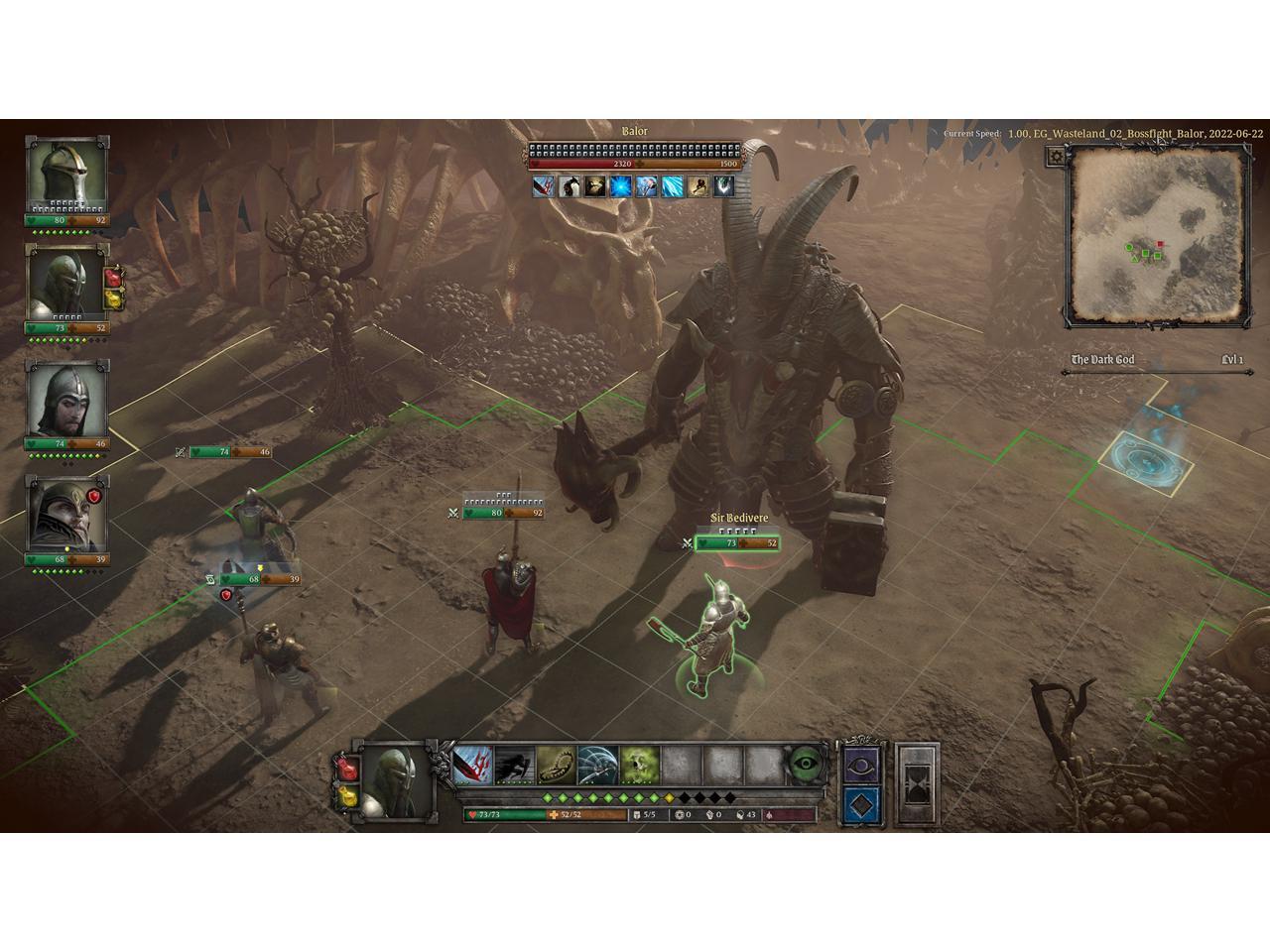Inspect Balor's blue burst ability icon
Screen dimensions: 1270x952
tap(621, 185)
